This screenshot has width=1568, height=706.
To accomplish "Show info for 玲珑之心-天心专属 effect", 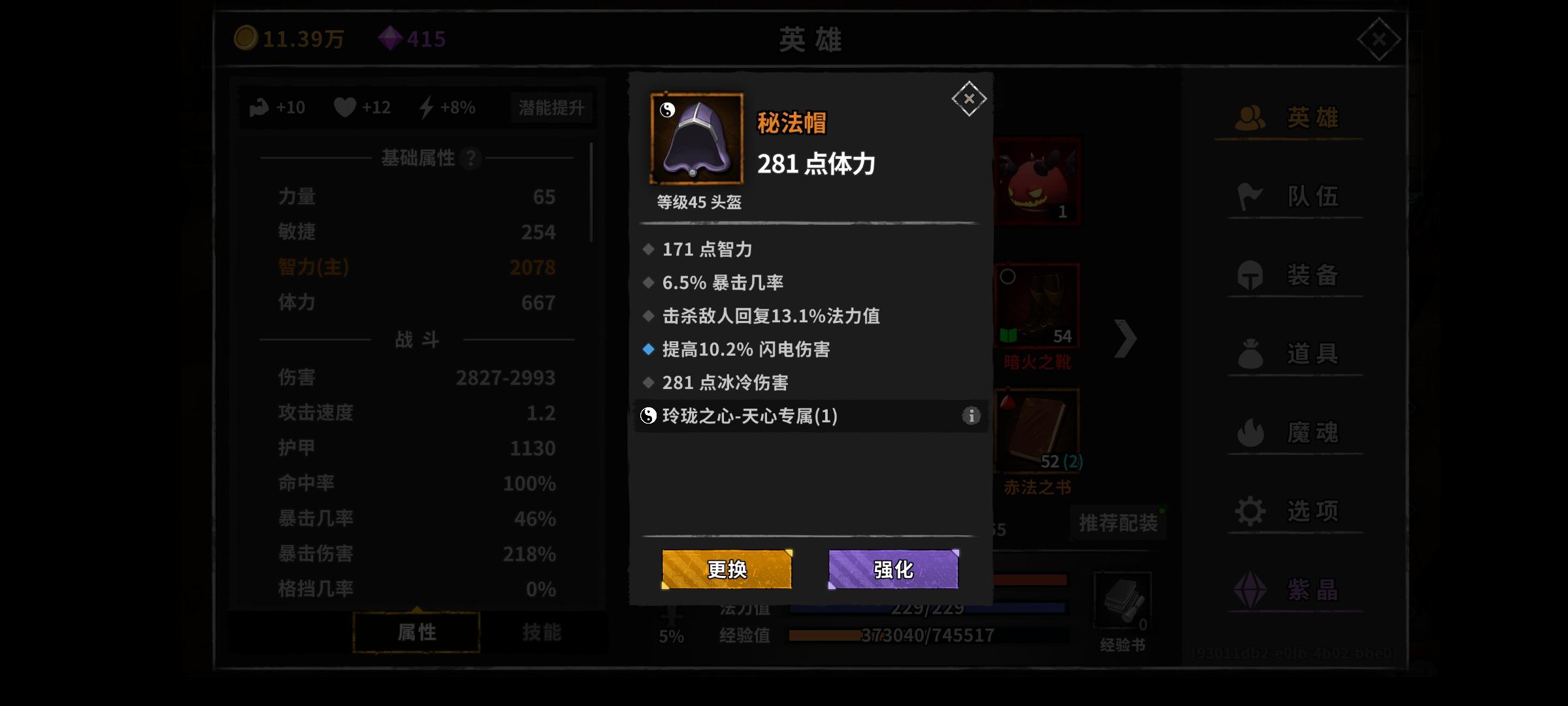I will pos(972,417).
